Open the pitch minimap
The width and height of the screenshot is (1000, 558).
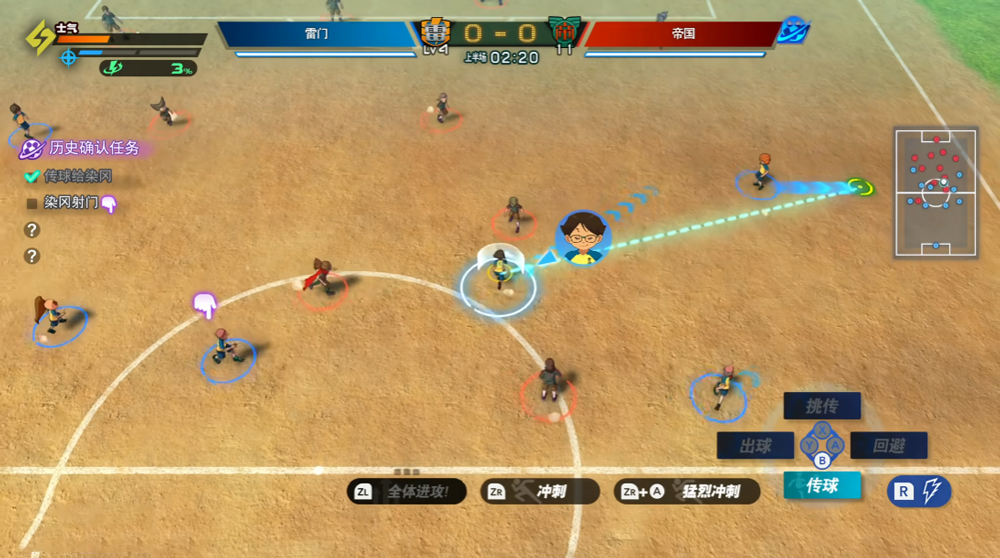pos(935,192)
